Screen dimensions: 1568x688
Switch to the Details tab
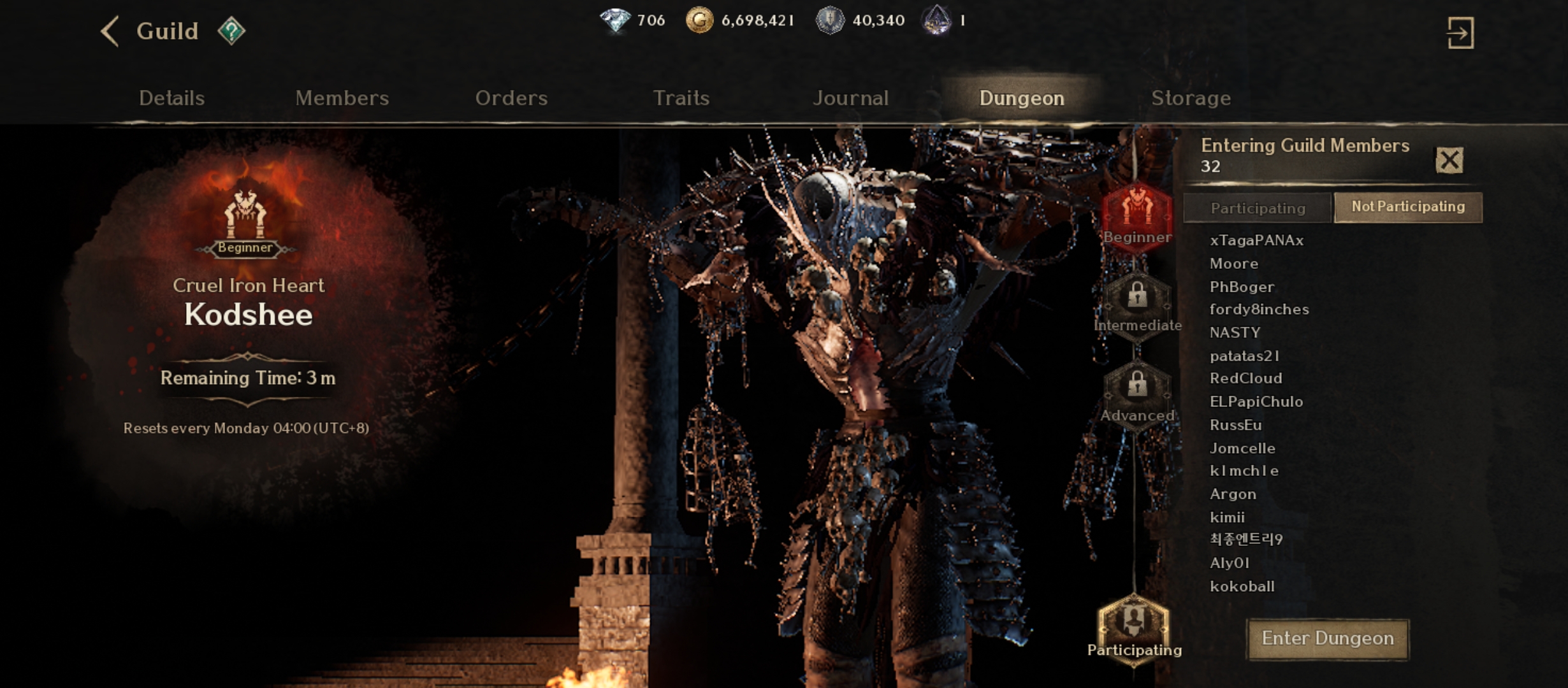[x=171, y=98]
